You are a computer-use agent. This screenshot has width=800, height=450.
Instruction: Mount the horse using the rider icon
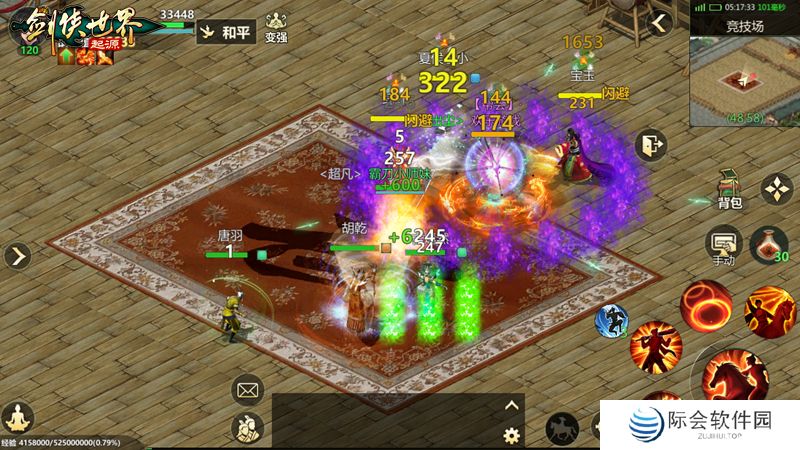click(562, 429)
